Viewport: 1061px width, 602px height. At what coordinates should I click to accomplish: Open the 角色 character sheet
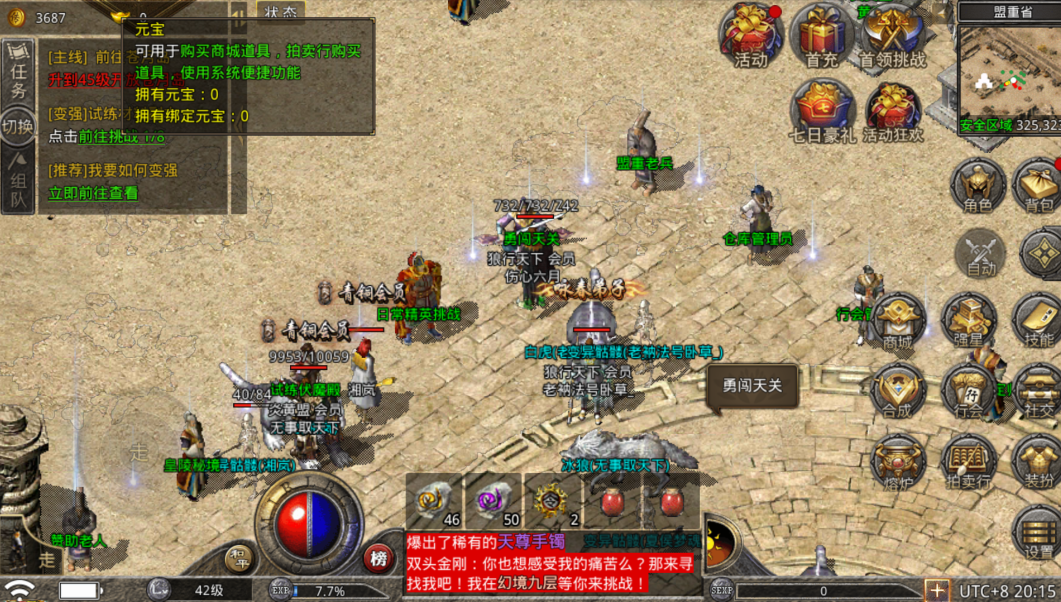978,186
